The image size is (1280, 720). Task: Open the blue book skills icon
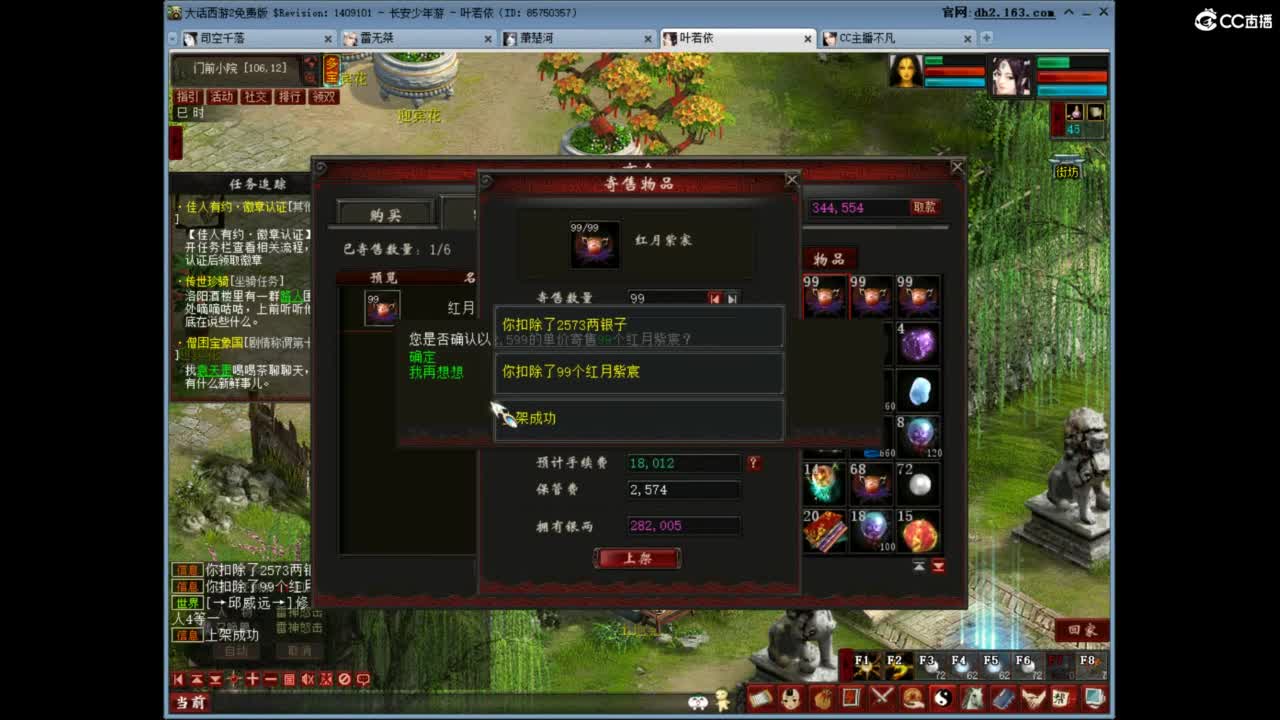[1003, 697]
